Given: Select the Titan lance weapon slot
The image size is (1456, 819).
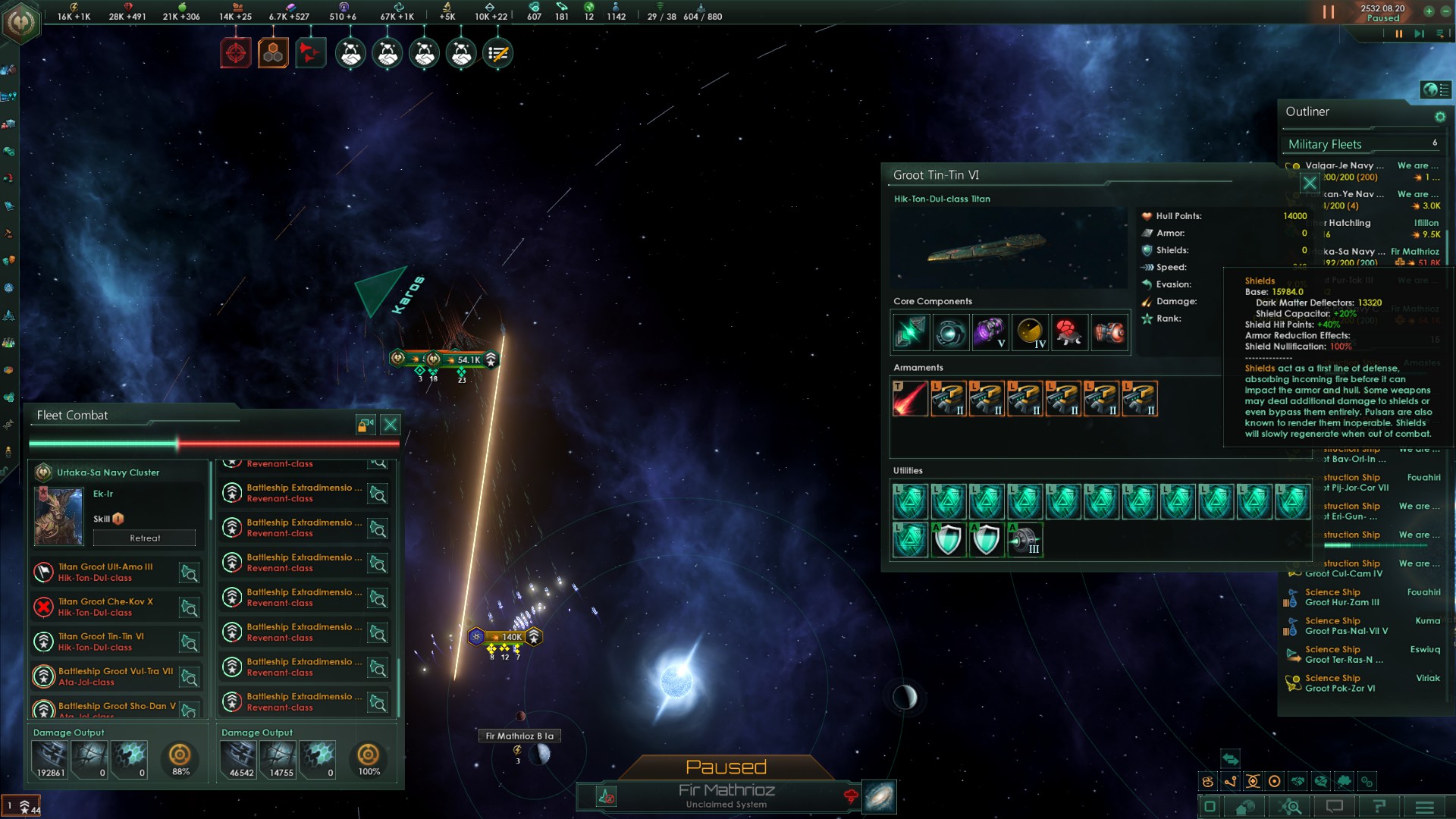Looking at the screenshot, I should (x=910, y=399).
